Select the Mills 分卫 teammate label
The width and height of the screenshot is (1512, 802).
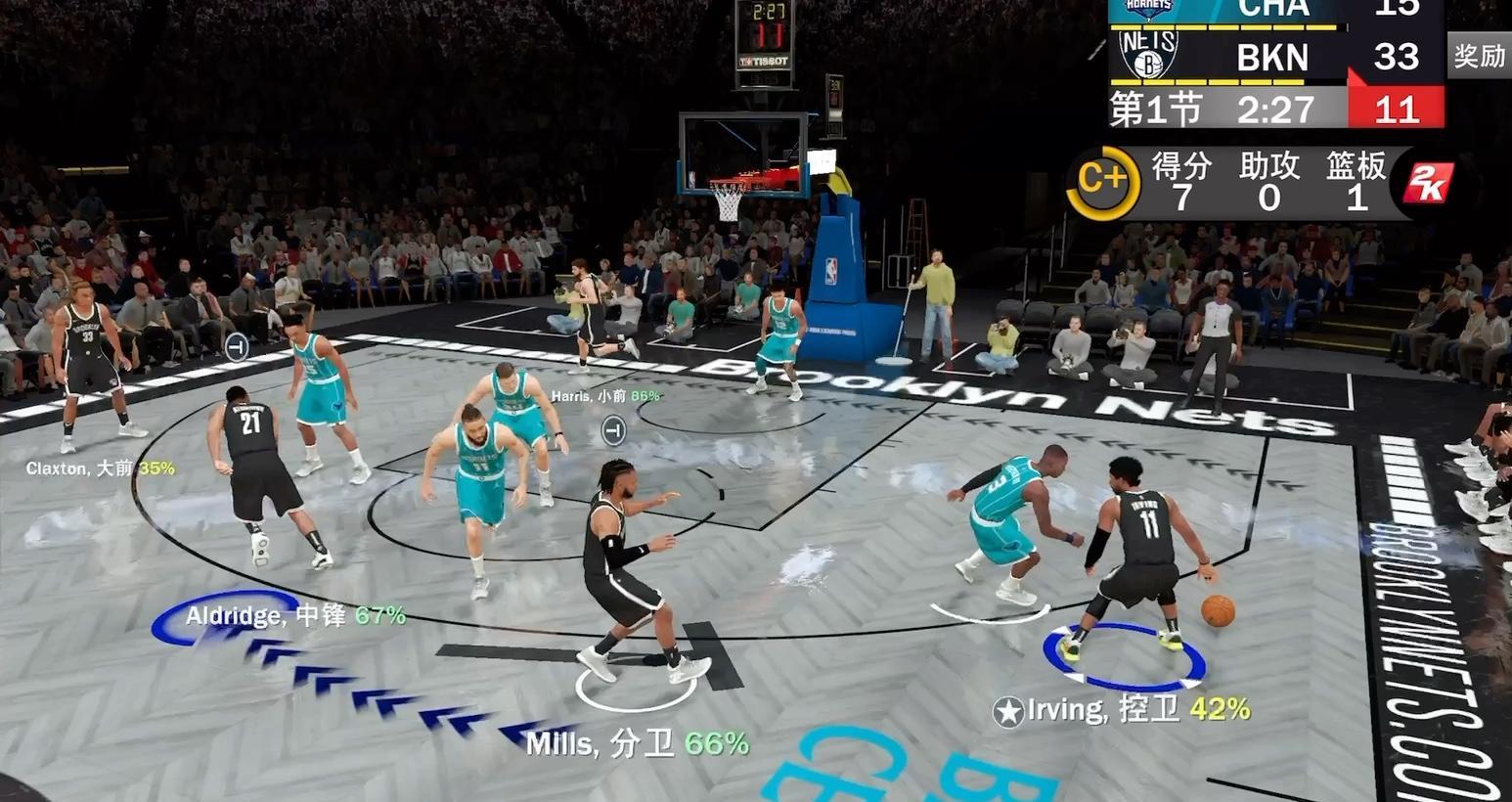click(x=637, y=744)
